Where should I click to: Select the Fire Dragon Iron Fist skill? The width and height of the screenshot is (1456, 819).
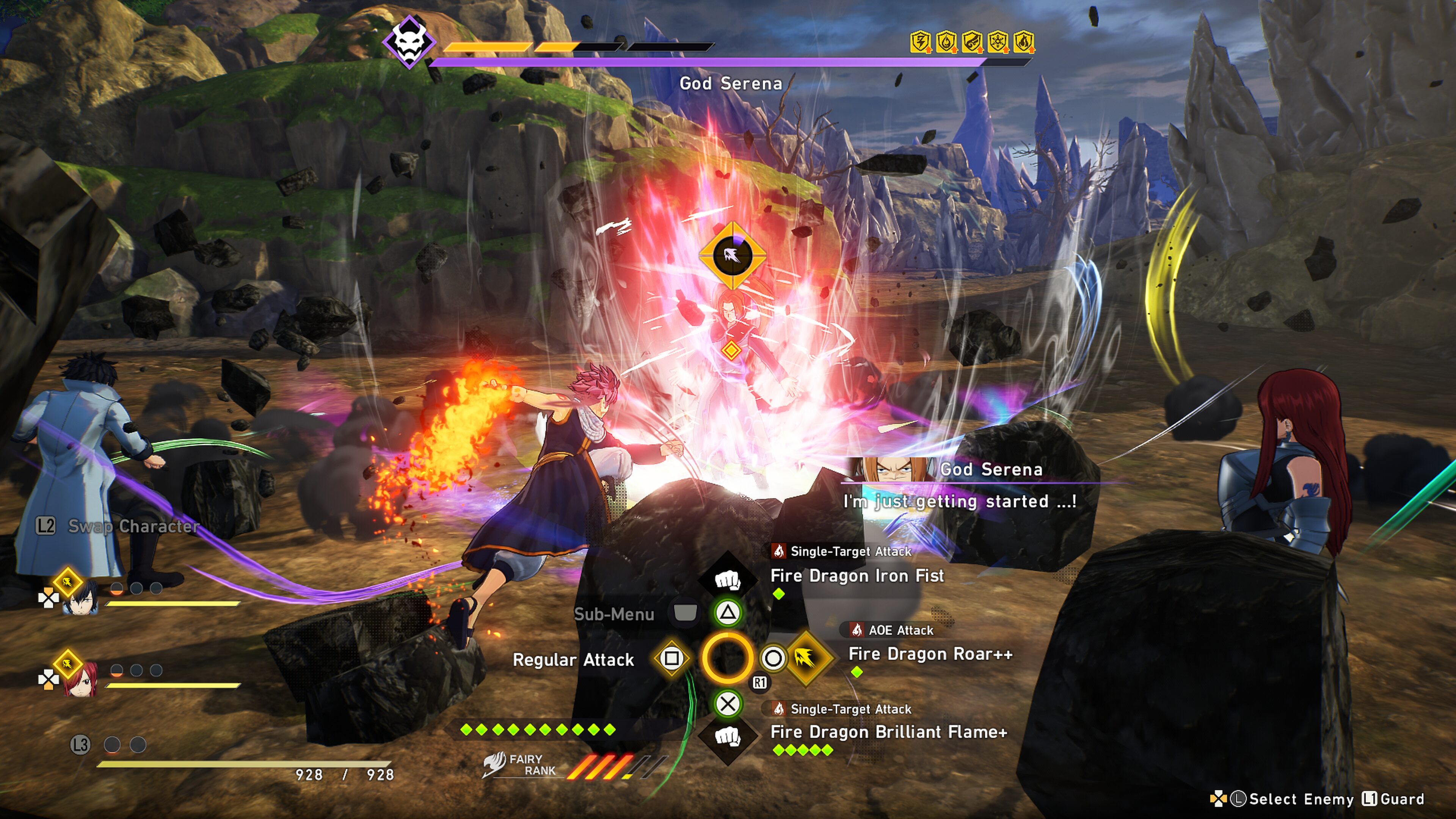click(856, 576)
